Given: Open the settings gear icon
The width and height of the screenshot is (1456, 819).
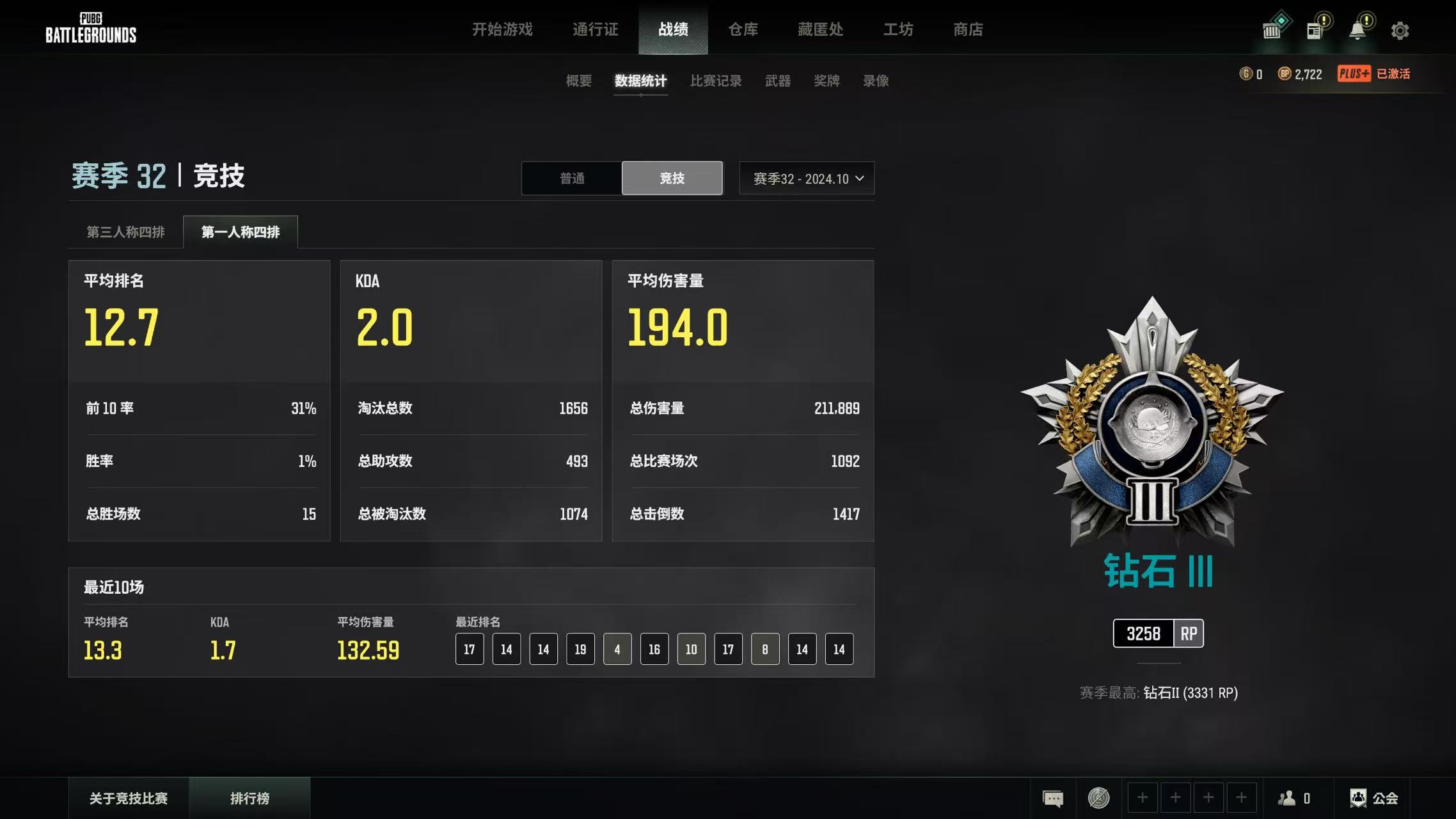Looking at the screenshot, I should [1400, 31].
